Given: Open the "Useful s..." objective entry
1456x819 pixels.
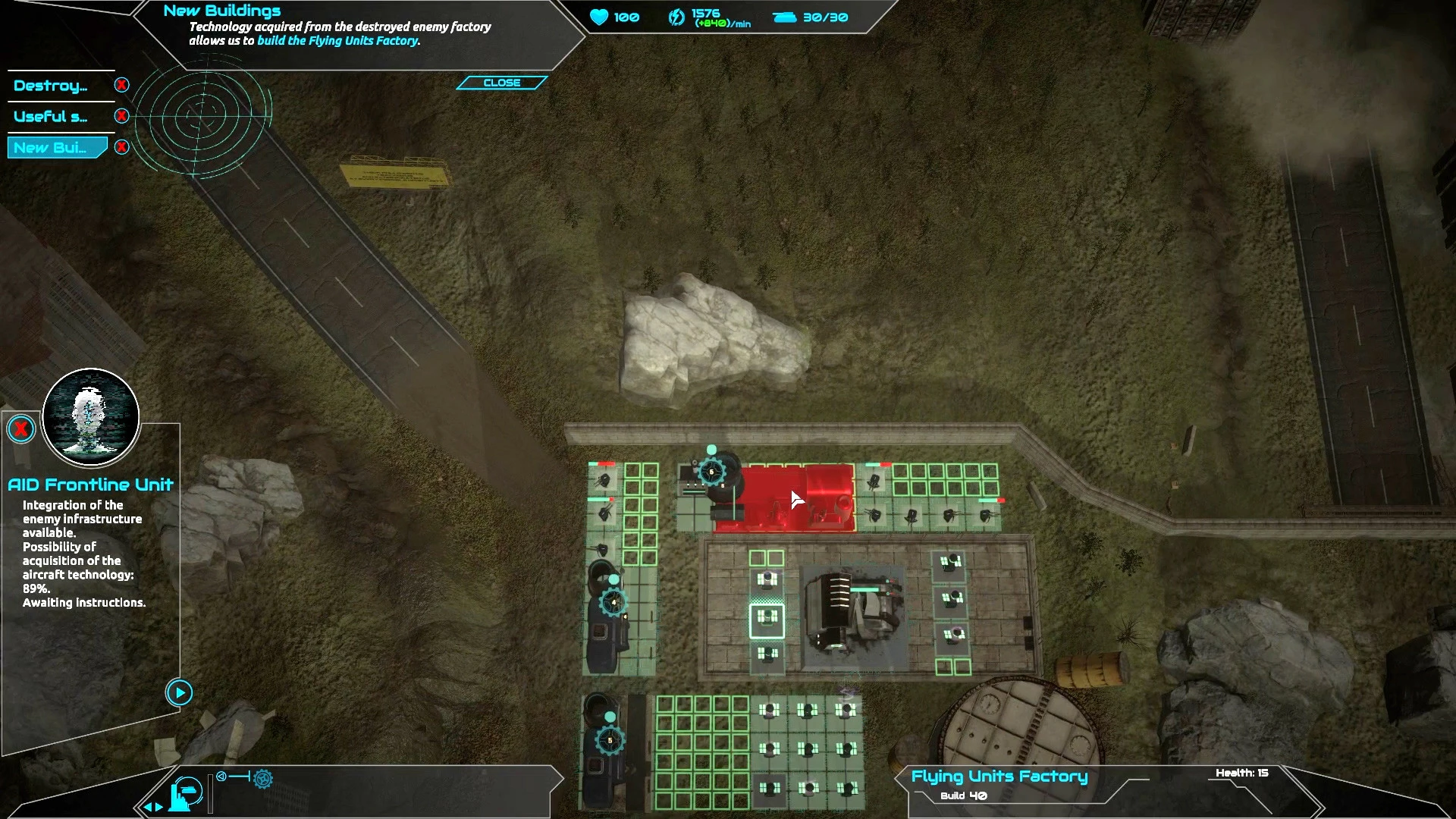Looking at the screenshot, I should (51, 117).
